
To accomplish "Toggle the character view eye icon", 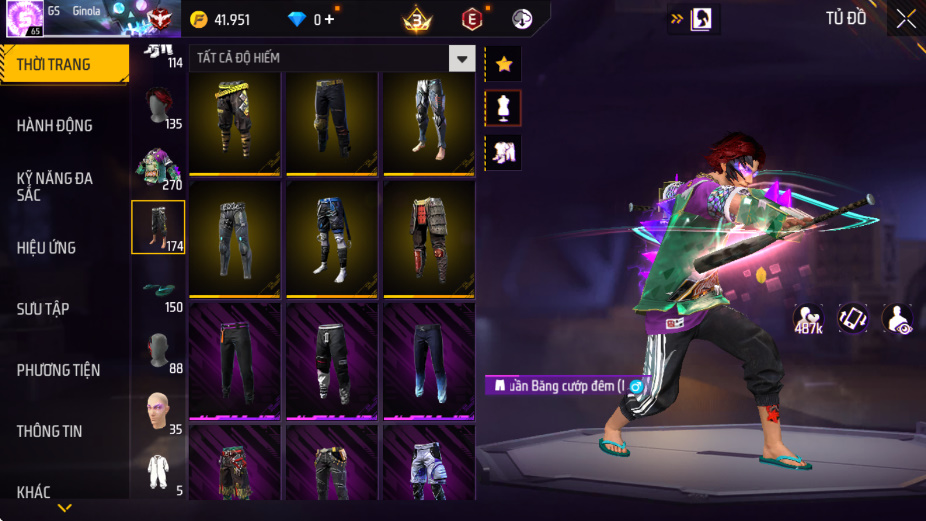I will tap(897, 318).
